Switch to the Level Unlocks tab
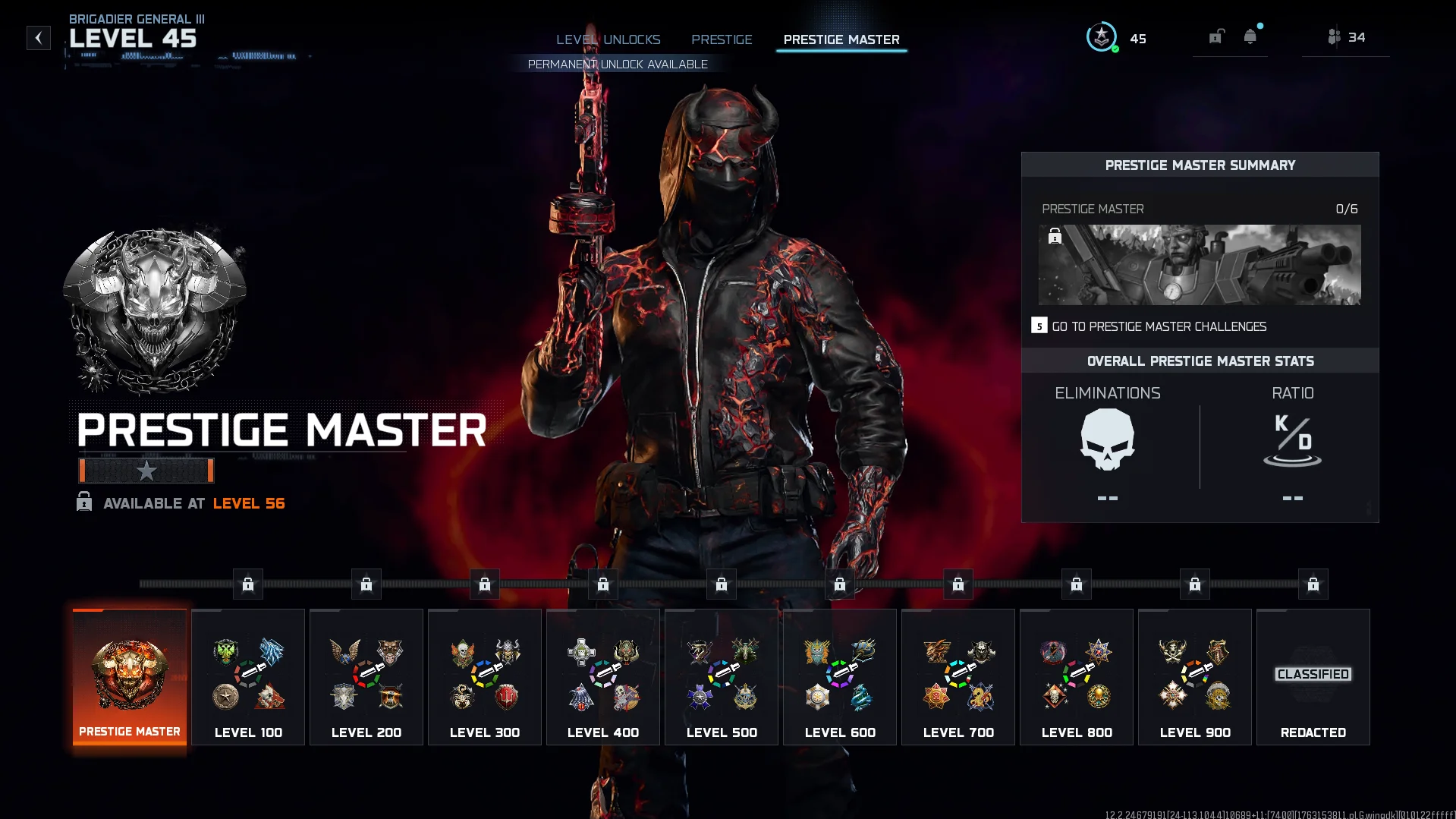The width and height of the screenshot is (1456, 819). (608, 39)
